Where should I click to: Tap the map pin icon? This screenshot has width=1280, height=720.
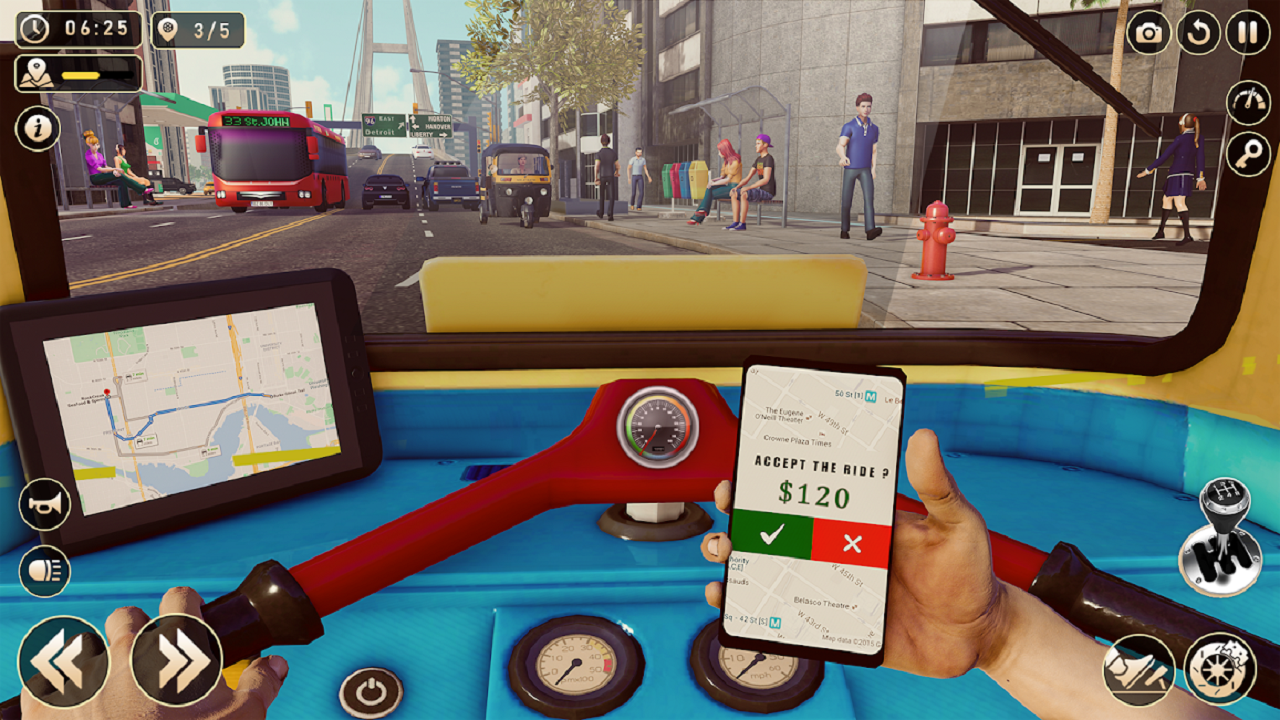(x=34, y=72)
